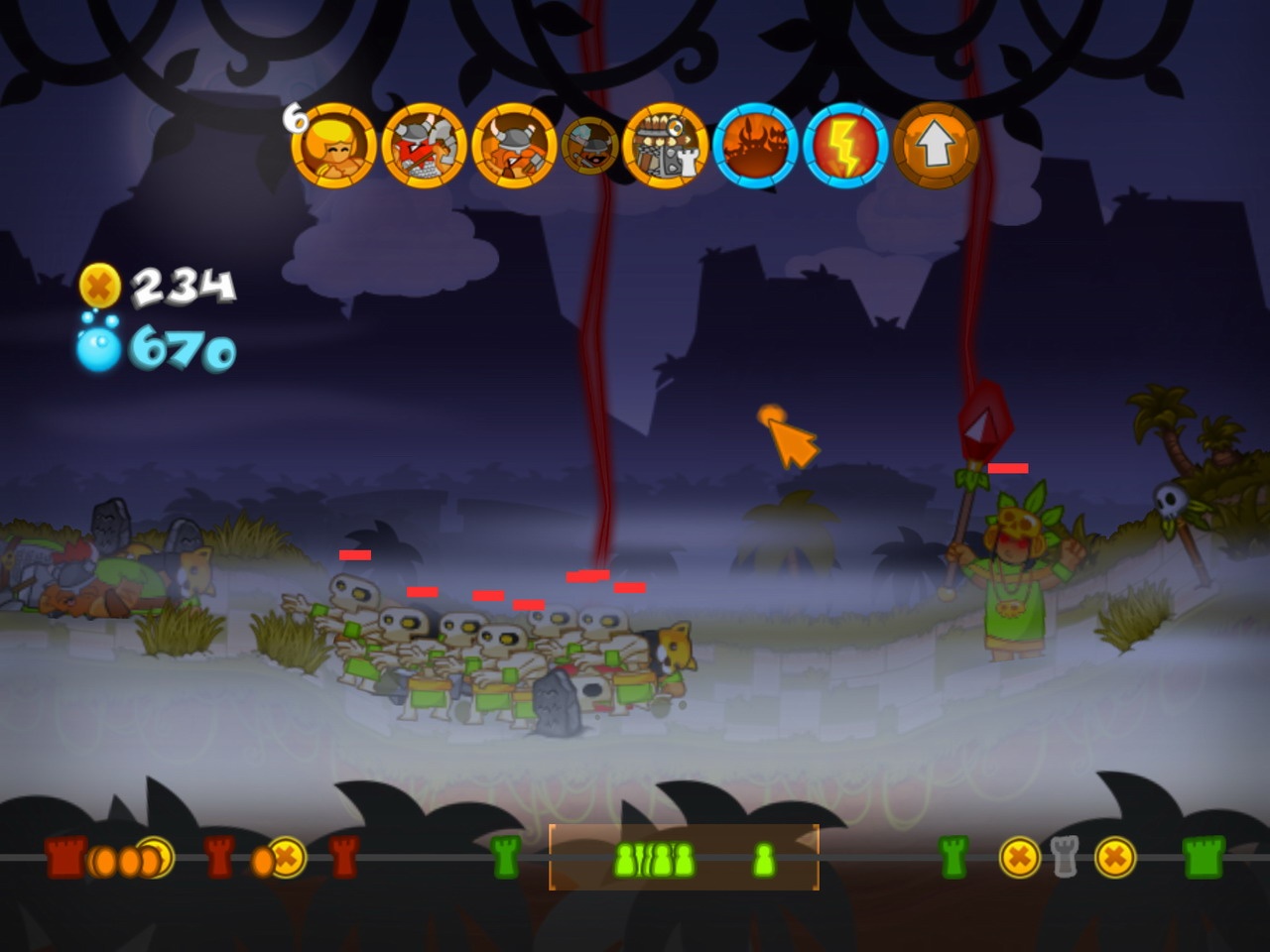Activate the lightning bolt spell
The width and height of the screenshot is (1270, 952).
[x=840, y=147]
